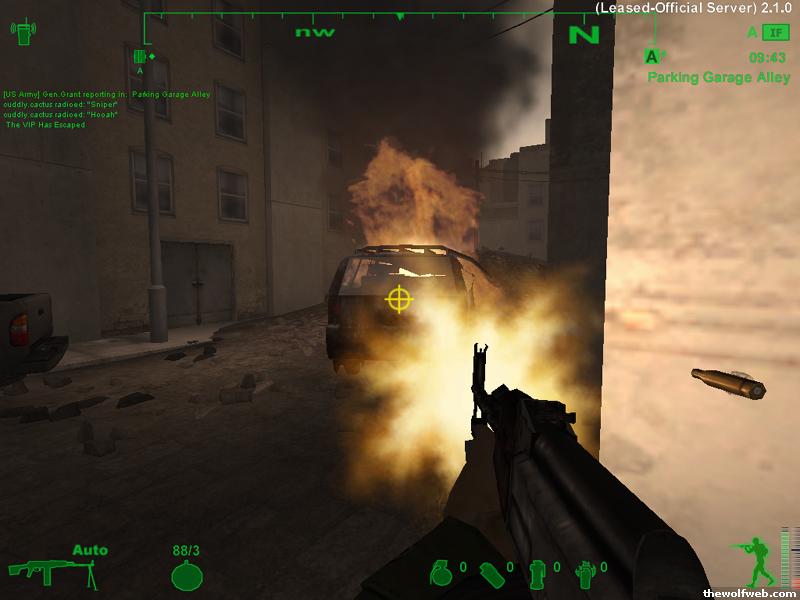This screenshot has width=800, height=600.
Task: Open the radio chat message log
Action: (x=75, y=109)
